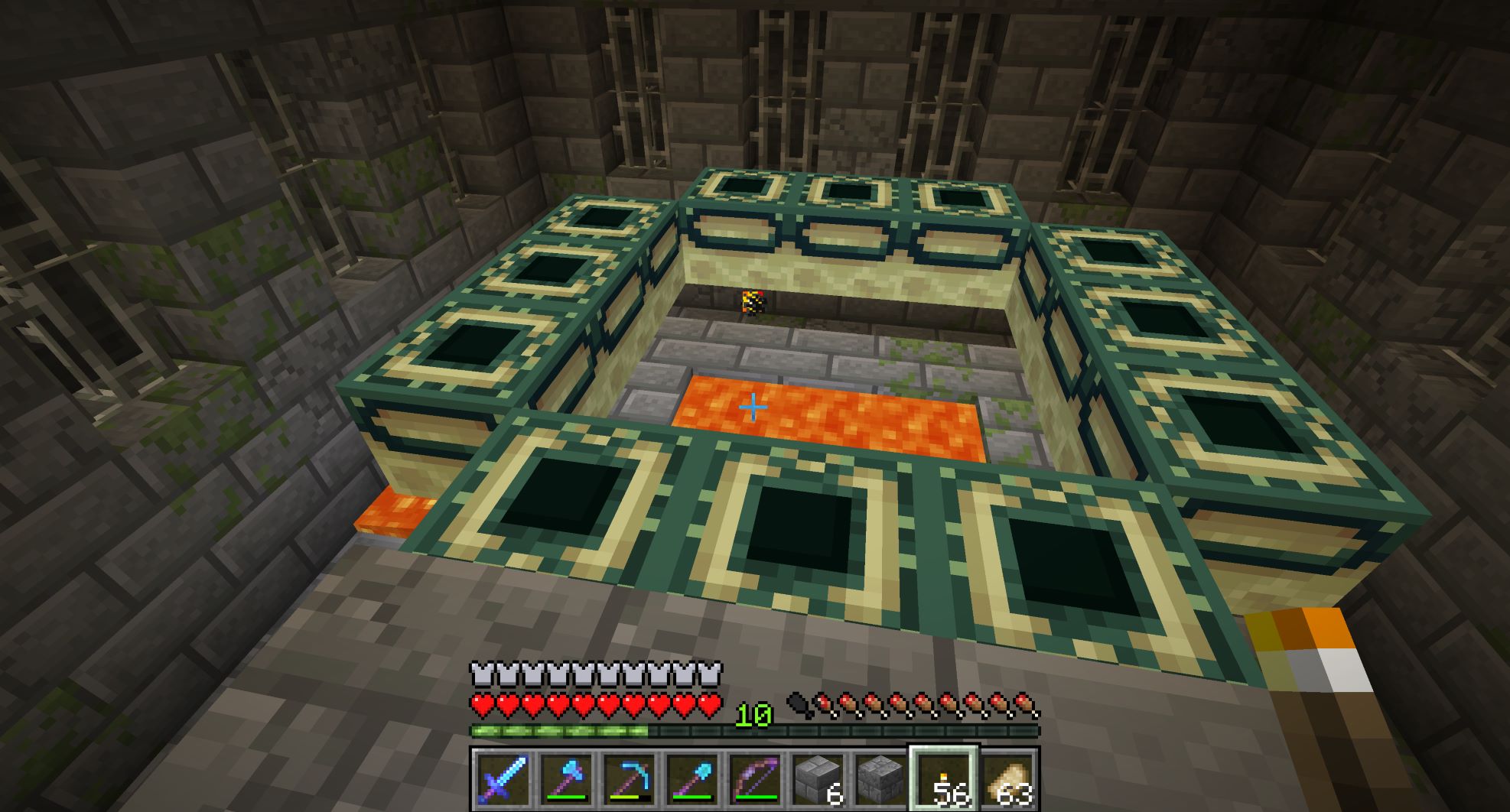Choose the diamond pickaxe in the hotbar

[627, 779]
